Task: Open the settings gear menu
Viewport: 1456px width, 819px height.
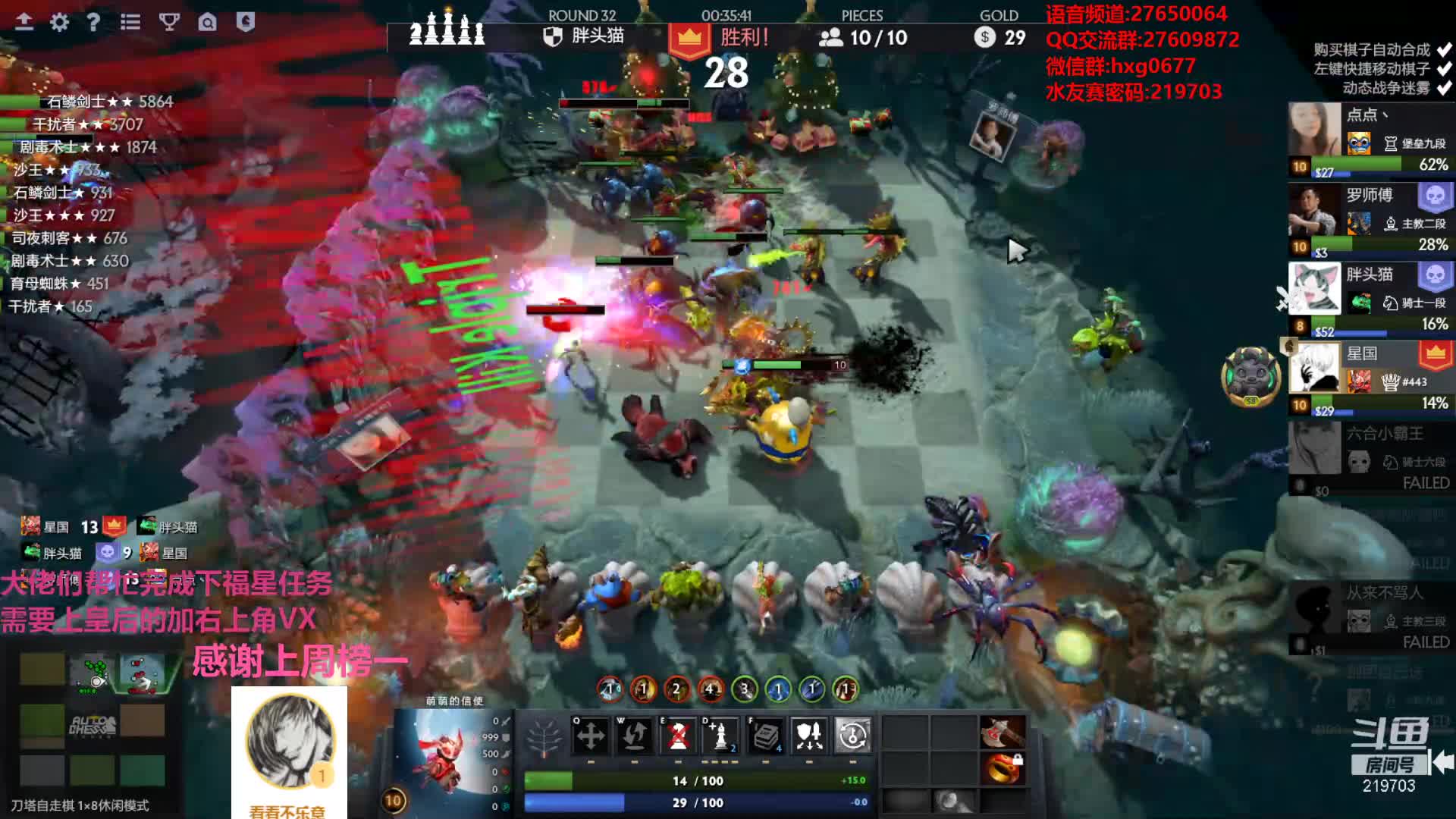Action: pyautogui.click(x=59, y=22)
